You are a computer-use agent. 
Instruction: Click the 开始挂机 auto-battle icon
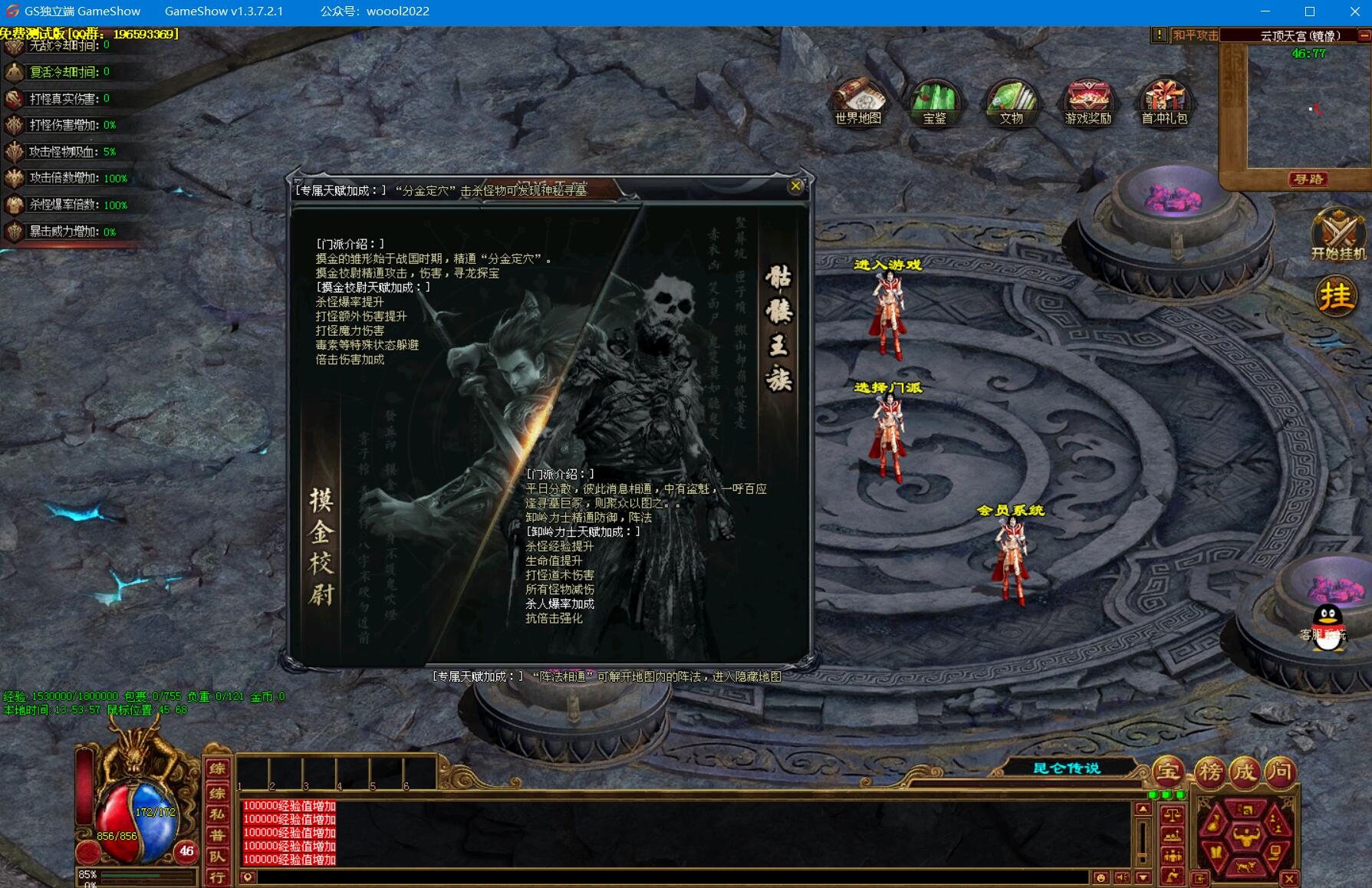(1337, 234)
